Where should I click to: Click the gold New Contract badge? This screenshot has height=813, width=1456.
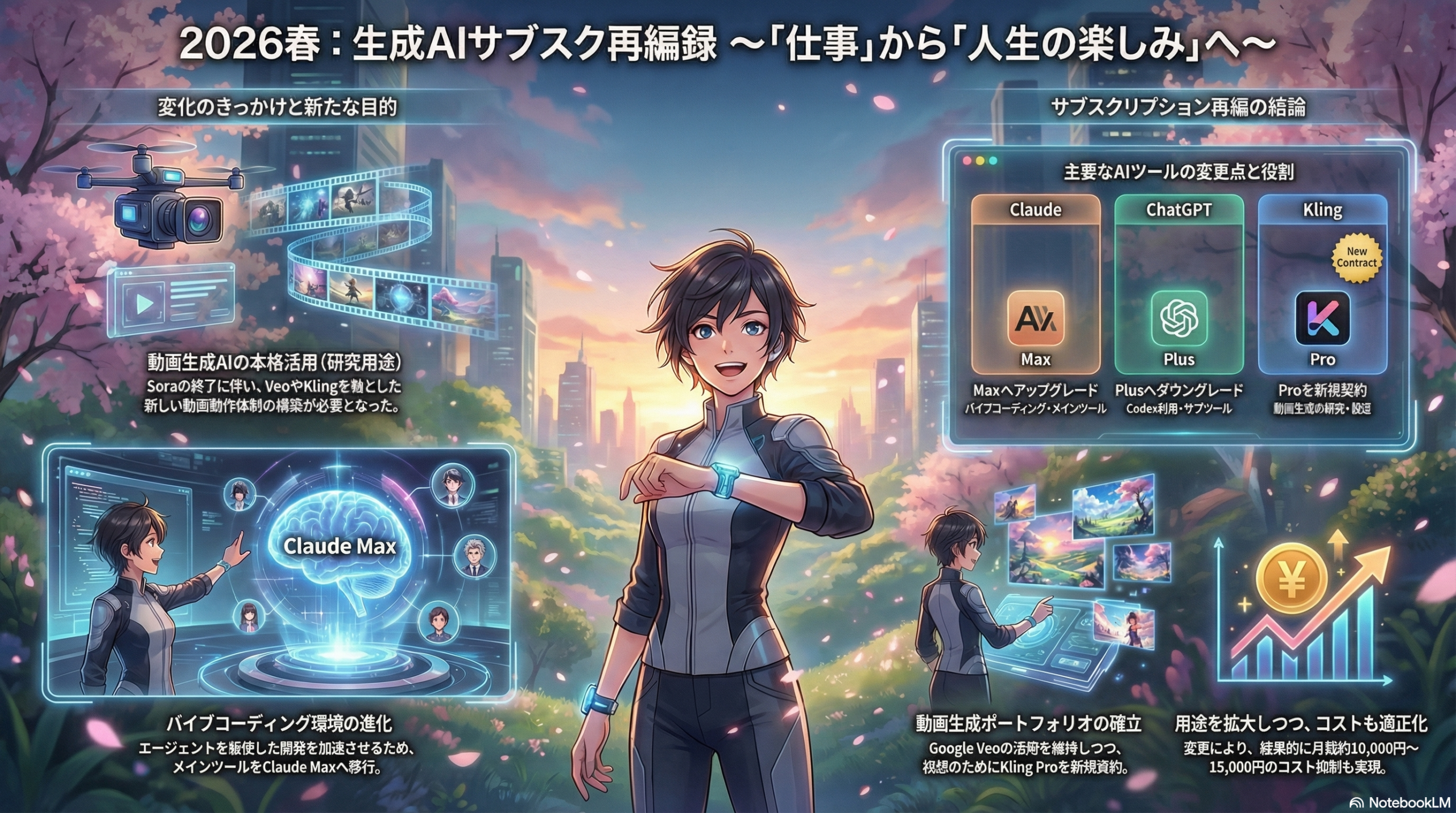[x=1356, y=258]
